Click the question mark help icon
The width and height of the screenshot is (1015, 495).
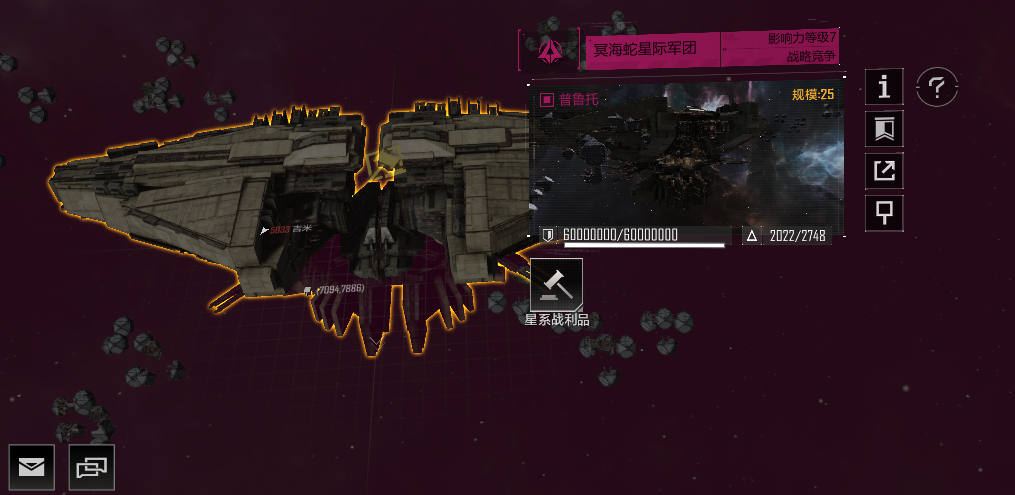[x=937, y=88]
